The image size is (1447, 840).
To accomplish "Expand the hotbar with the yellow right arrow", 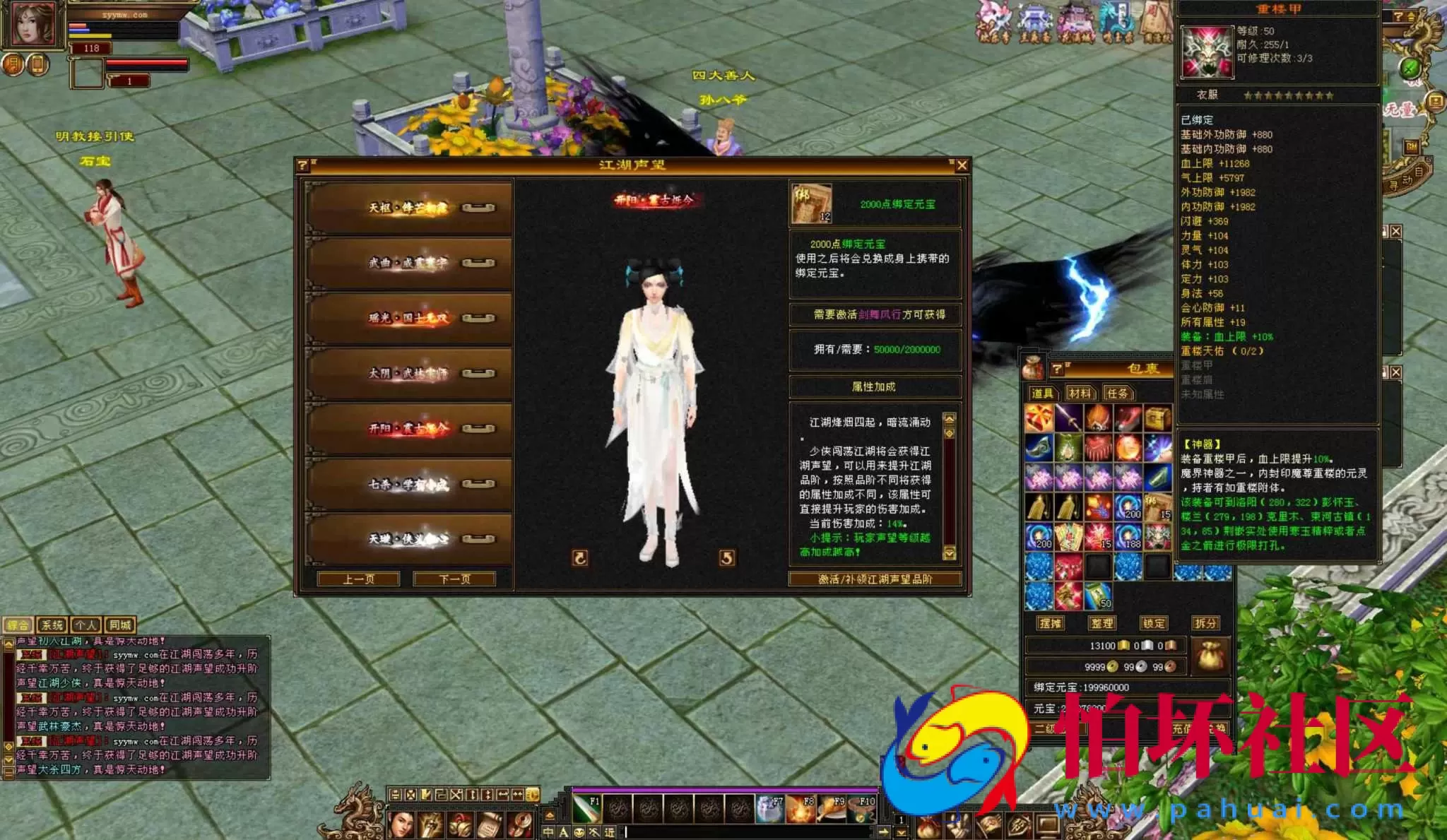I will click(x=885, y=831).
